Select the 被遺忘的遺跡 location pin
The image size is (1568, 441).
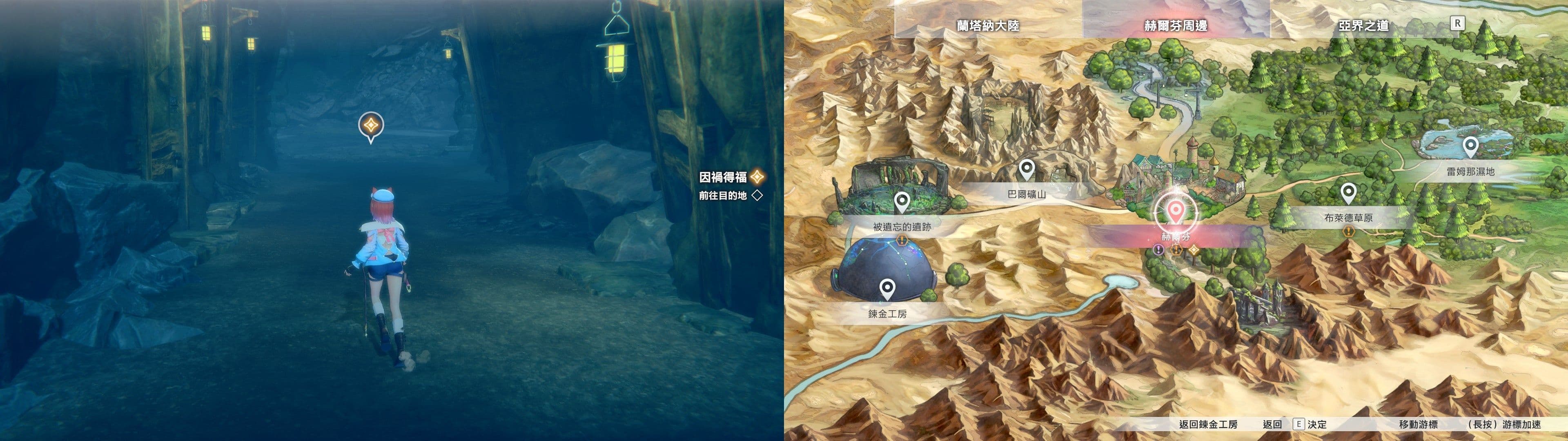point(902,202)
